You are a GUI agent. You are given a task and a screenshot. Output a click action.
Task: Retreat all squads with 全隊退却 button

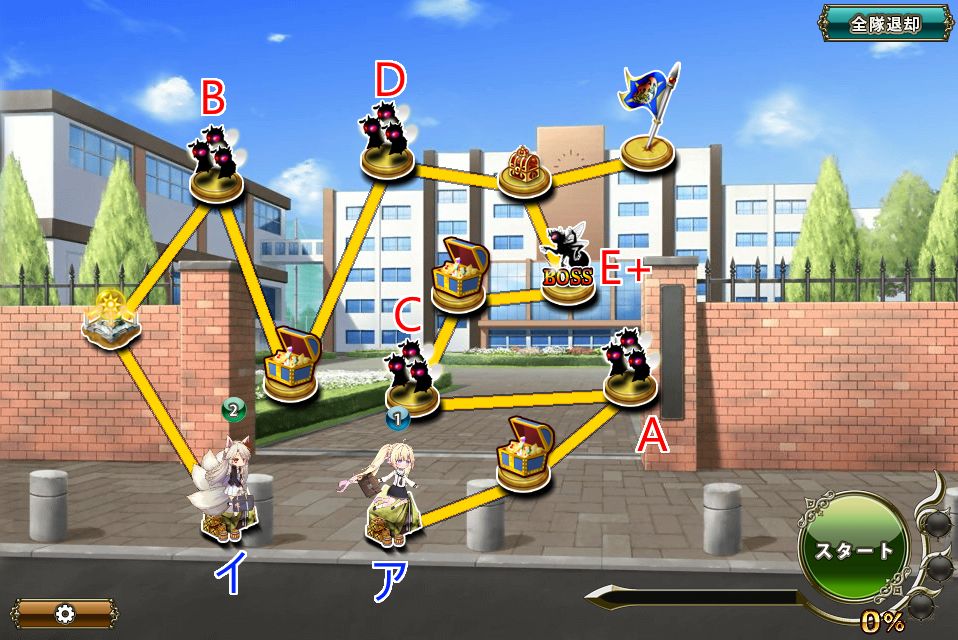pos(885,23)
